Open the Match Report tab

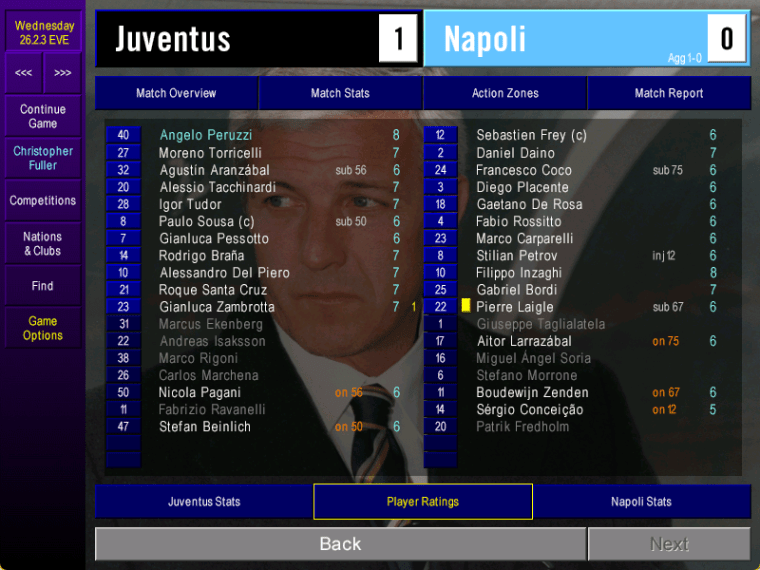pos(669,93)
